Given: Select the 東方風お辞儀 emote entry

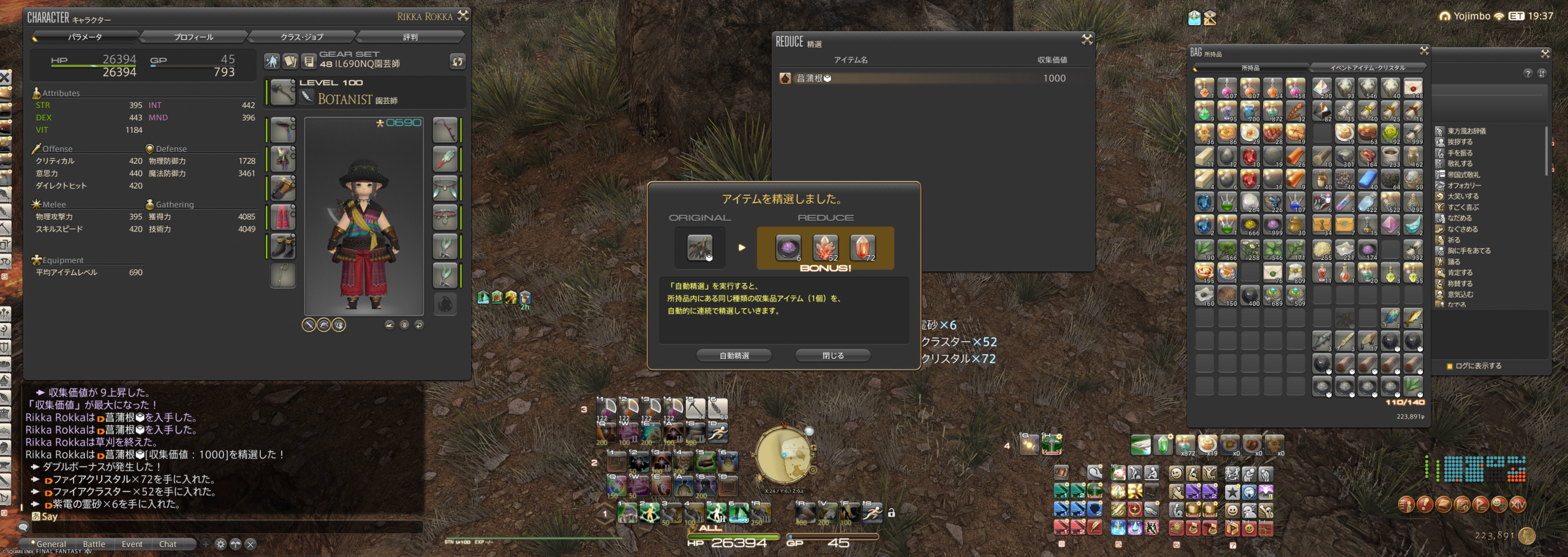Looking at the screenshot, I should (1466, 131).
